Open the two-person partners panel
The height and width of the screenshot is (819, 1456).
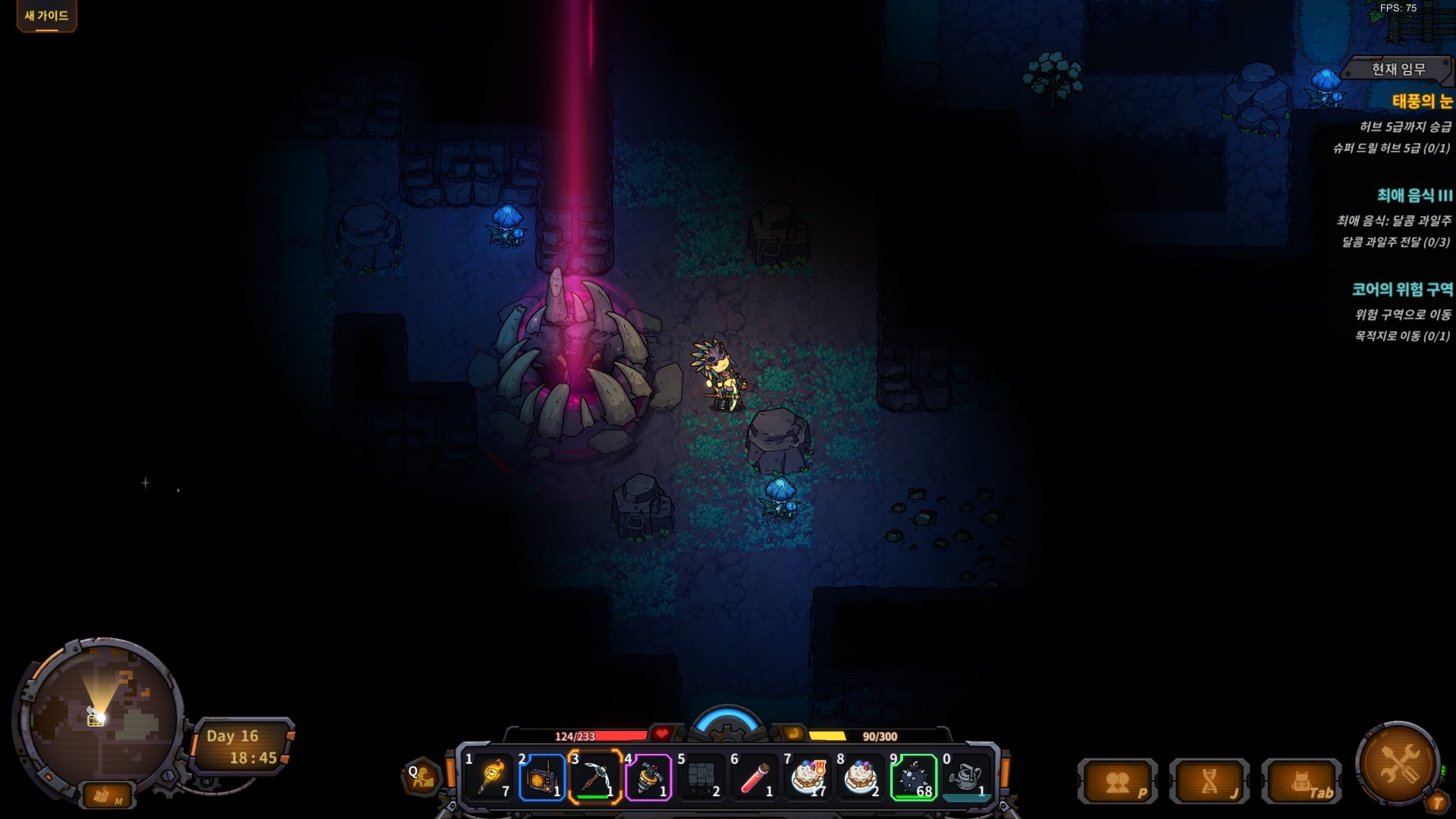pos(1118,782)
